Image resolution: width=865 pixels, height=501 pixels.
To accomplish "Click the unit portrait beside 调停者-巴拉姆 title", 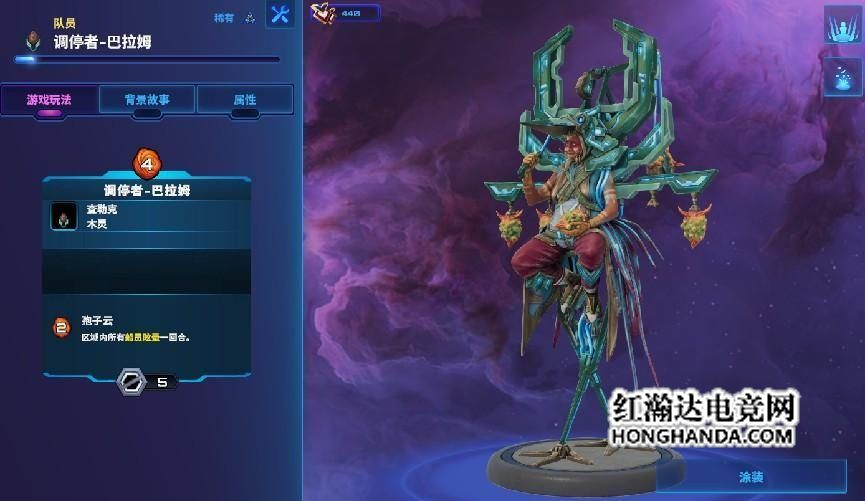I will pyautogui.click(x=35, y=41).
